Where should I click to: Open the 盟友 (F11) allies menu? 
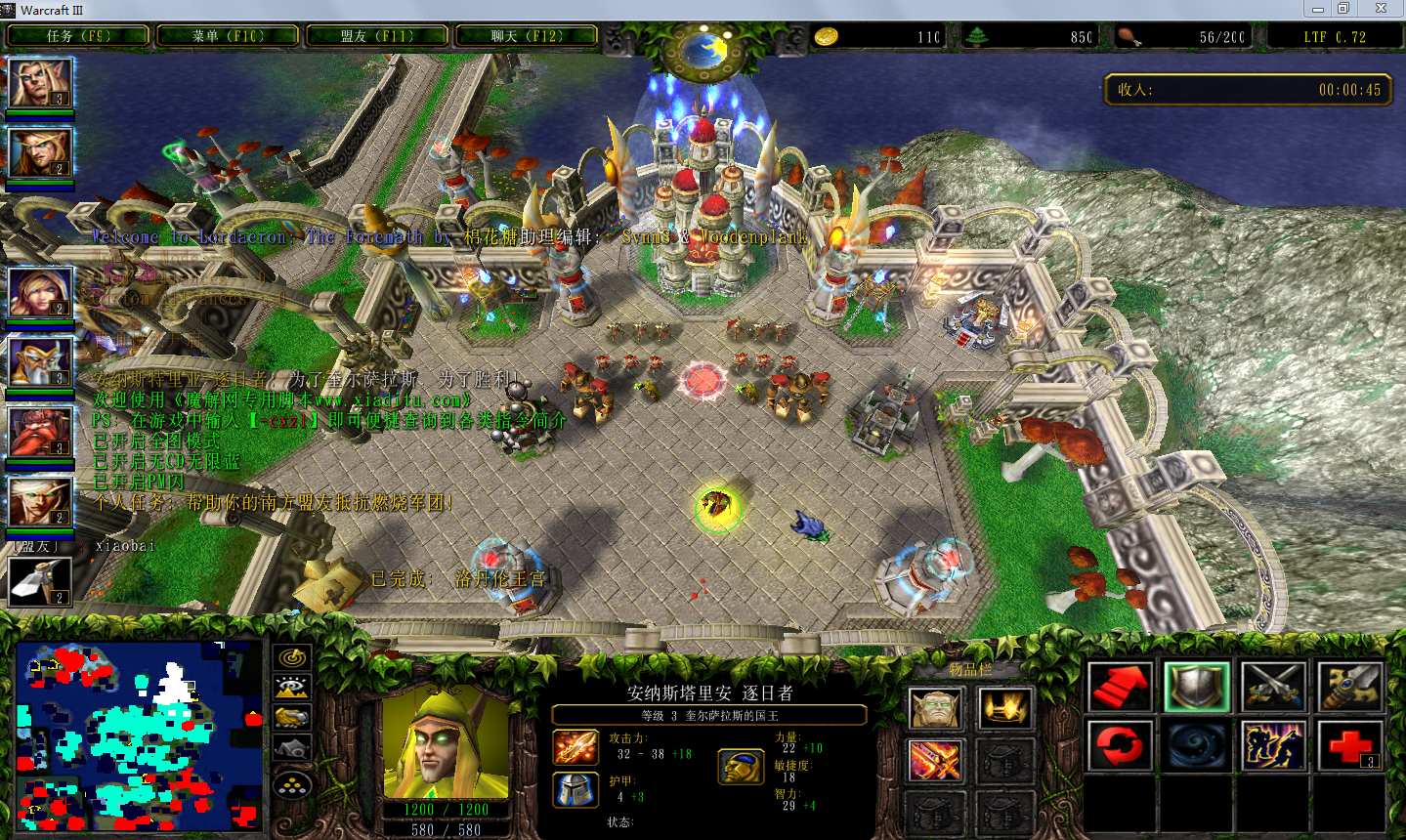point(377,36)
